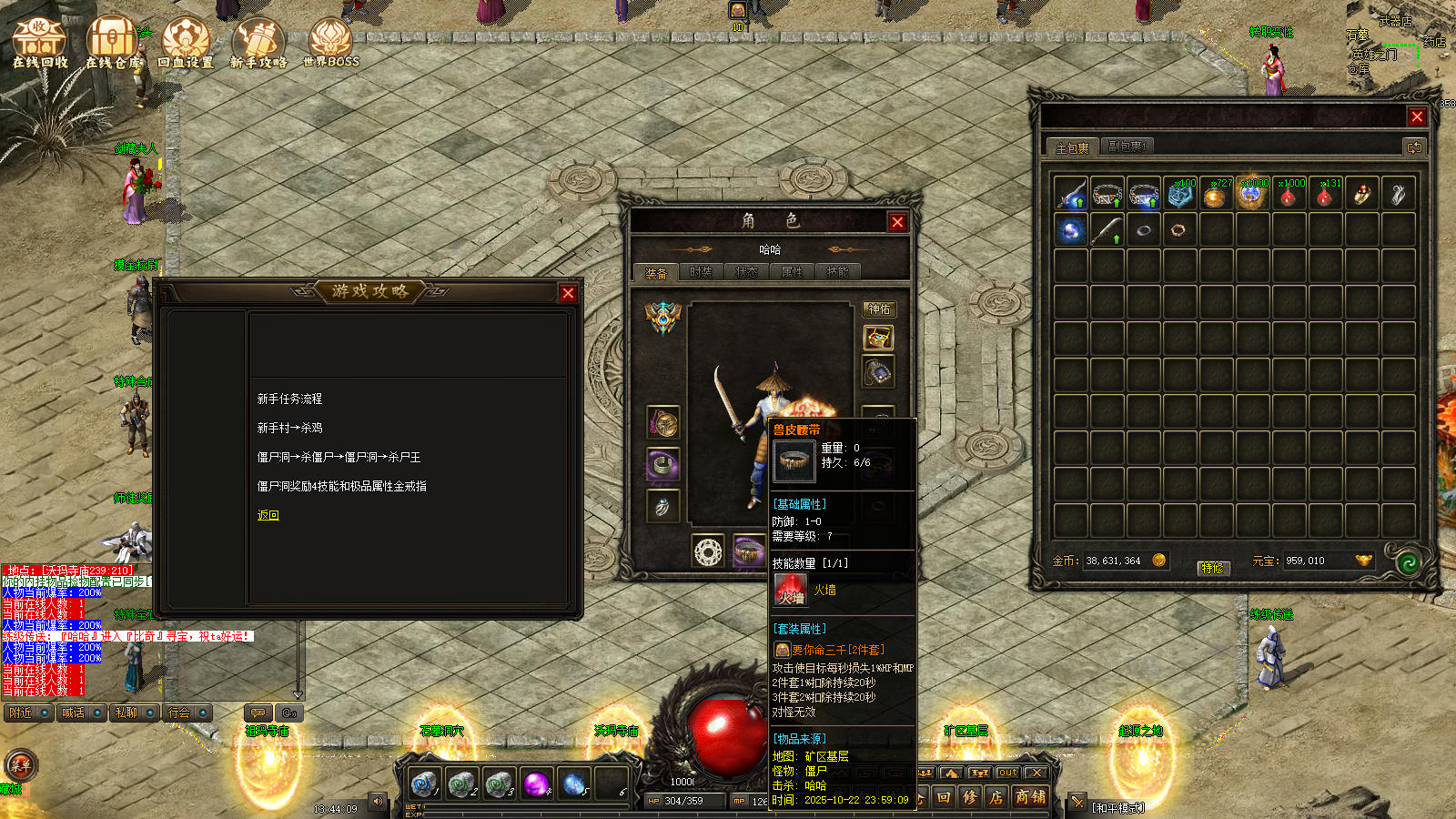The height and width of the screenshot is (819, 1456).
Task: Open the 新手攻略 beginner guide
Action: [x=258, y=44]
